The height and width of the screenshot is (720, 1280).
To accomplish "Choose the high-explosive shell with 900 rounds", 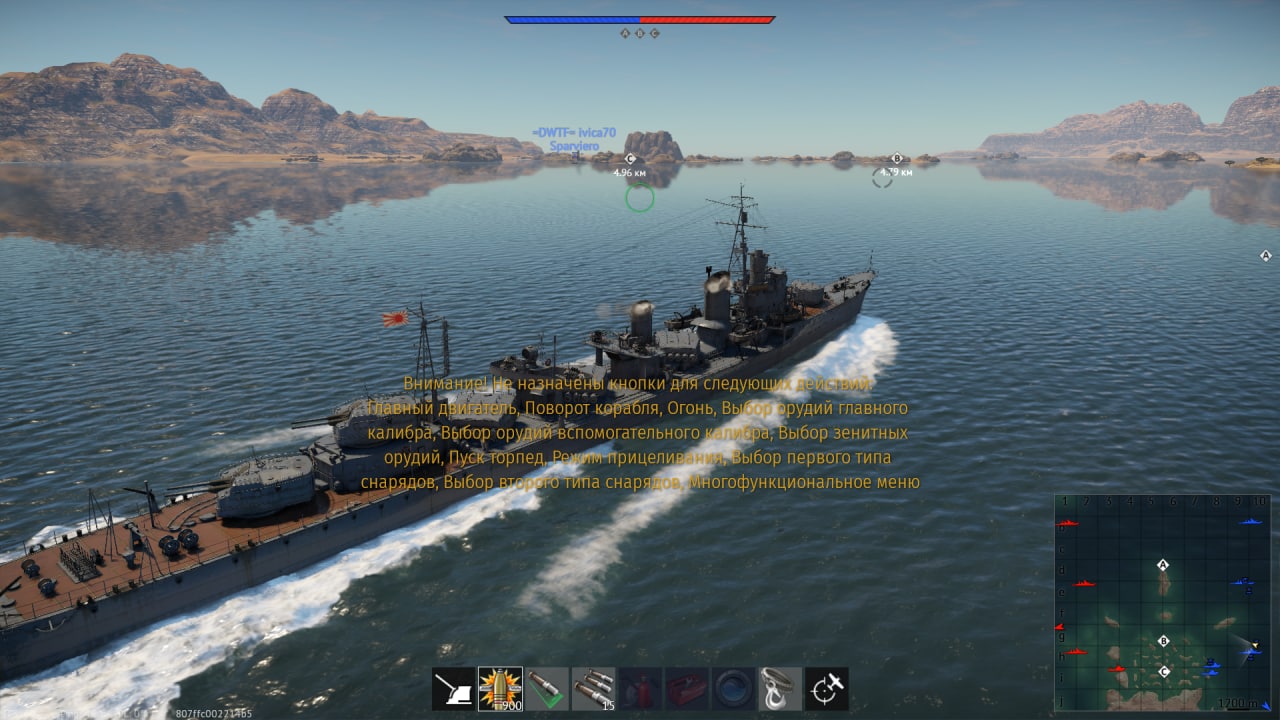I will (x=500, y=689).
